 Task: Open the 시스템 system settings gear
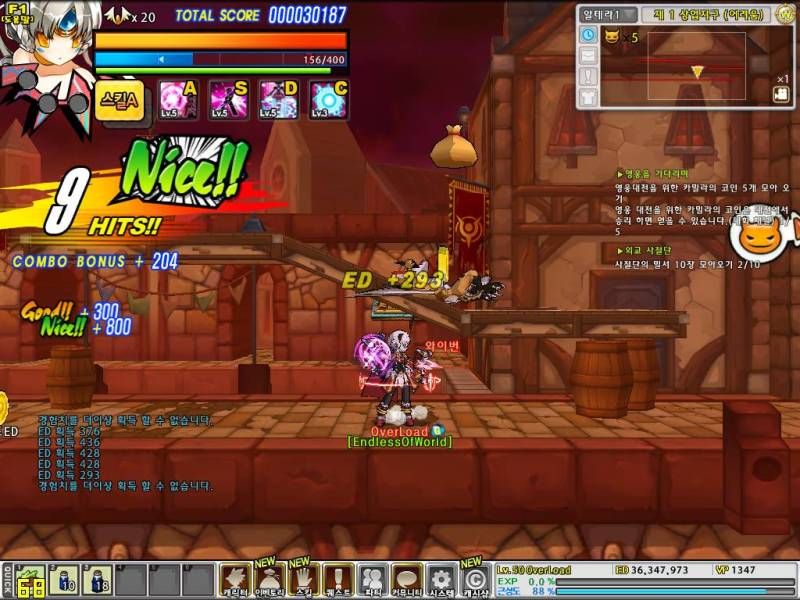(440, 579)
